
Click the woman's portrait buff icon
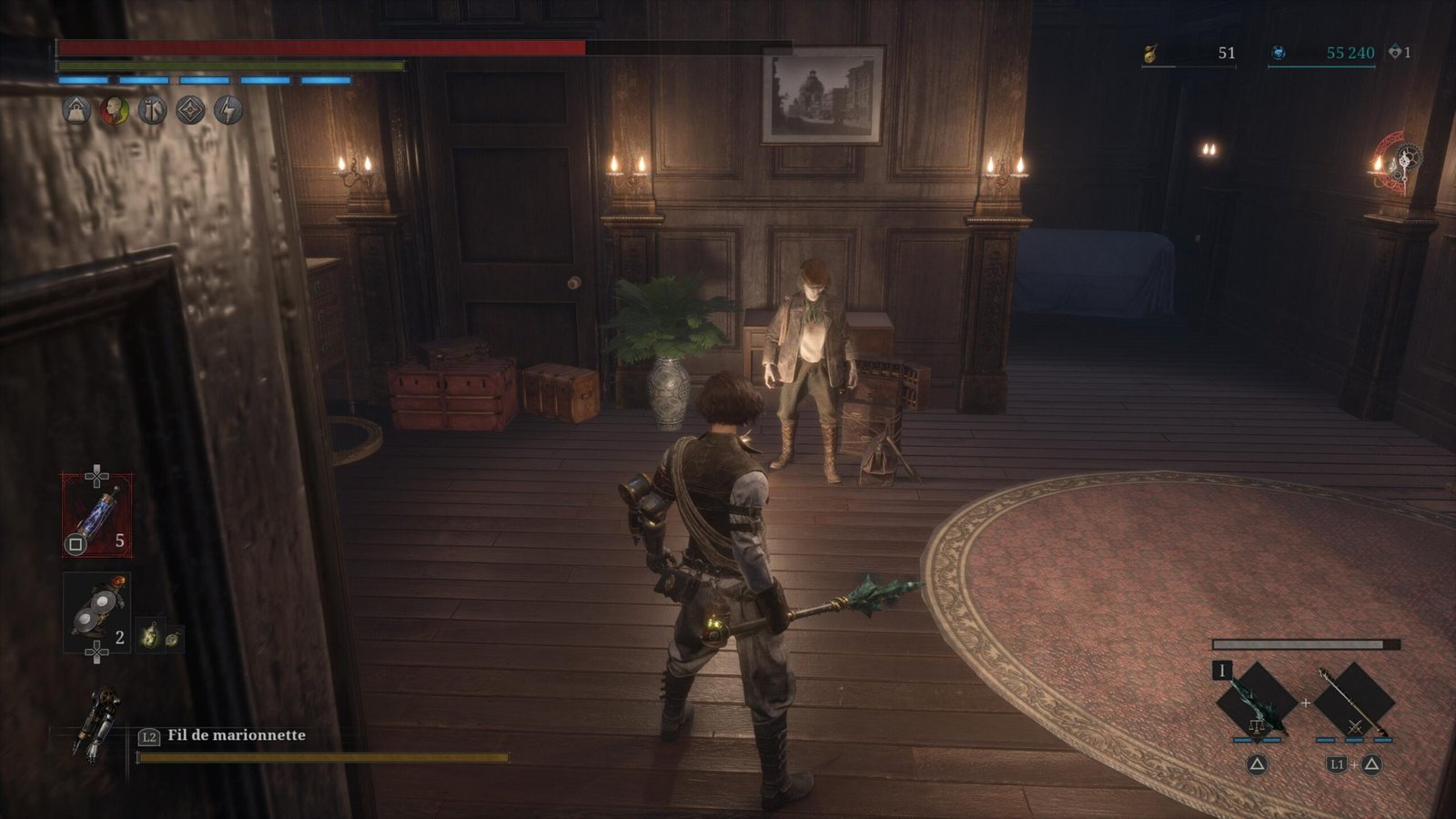pyautogui.click(x=114, y=110)
